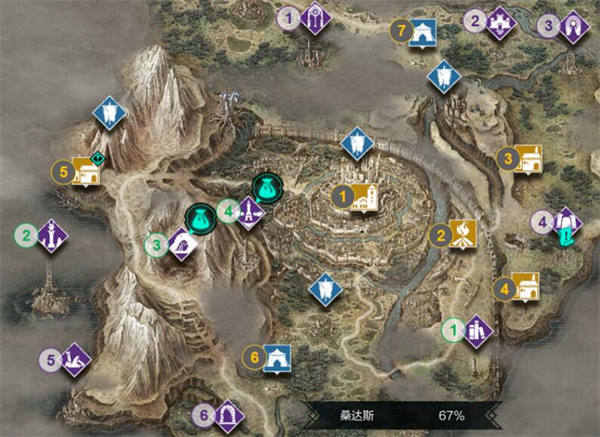Select the blue gate marker numbered 7

424,31
